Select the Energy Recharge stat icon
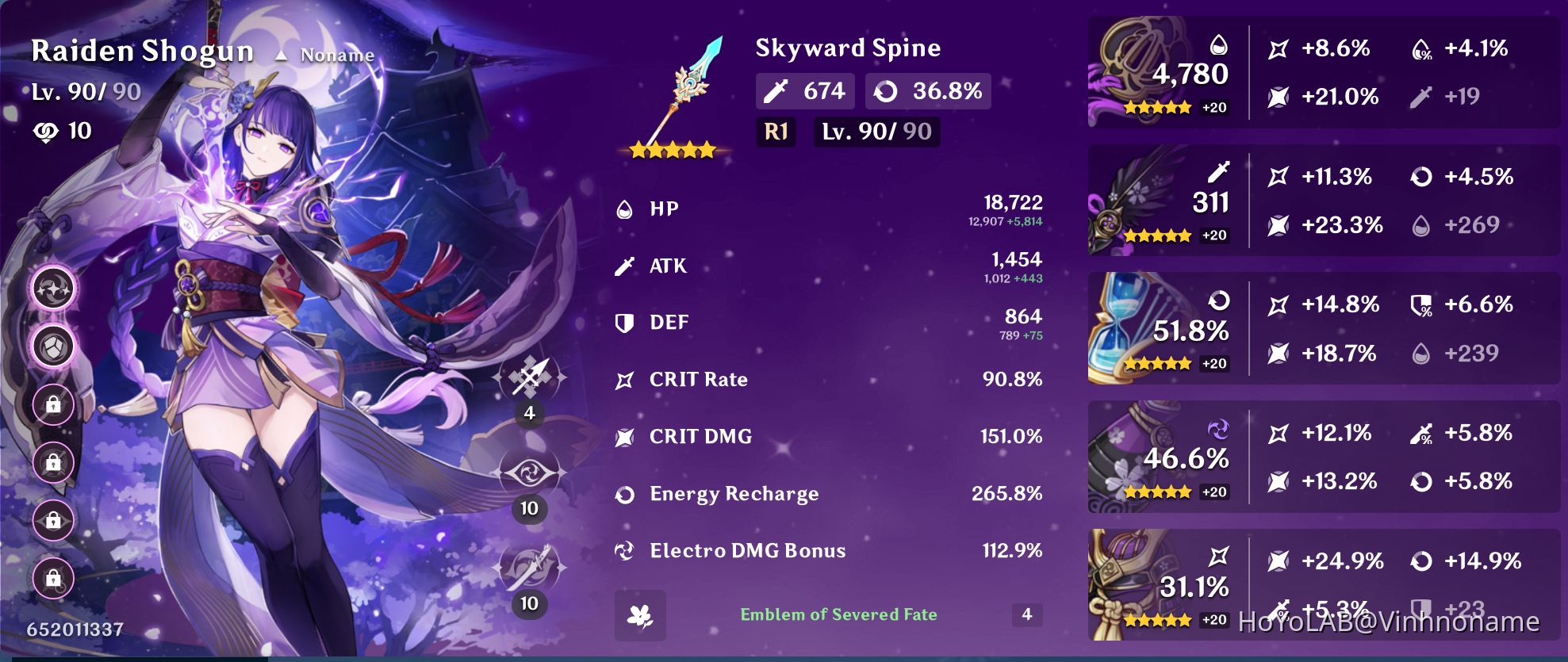 (627, 493)
